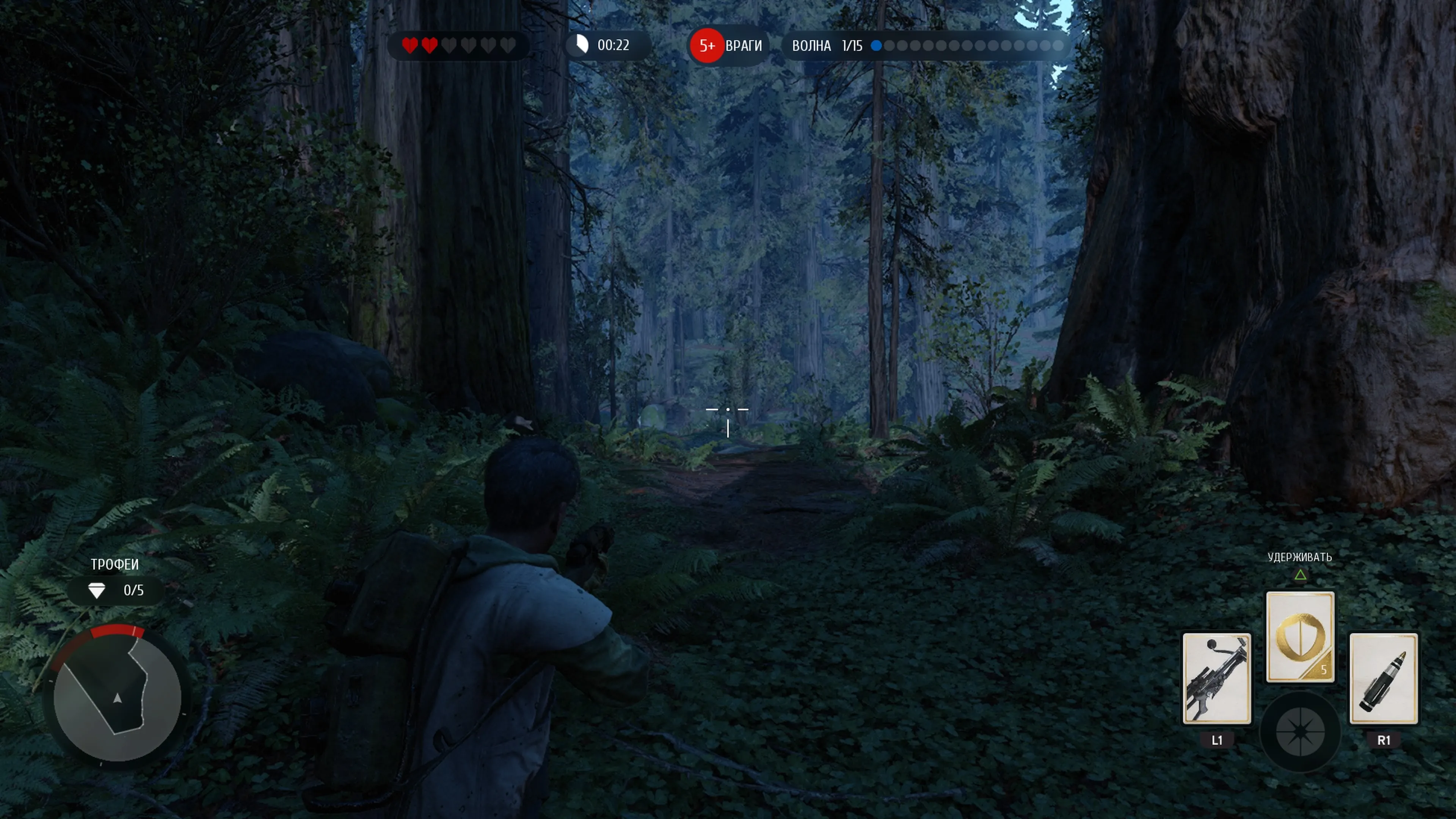1456x819 pixels.
Task: Select the grenade emblem below the shield card
Action: tap(1300, 732)
